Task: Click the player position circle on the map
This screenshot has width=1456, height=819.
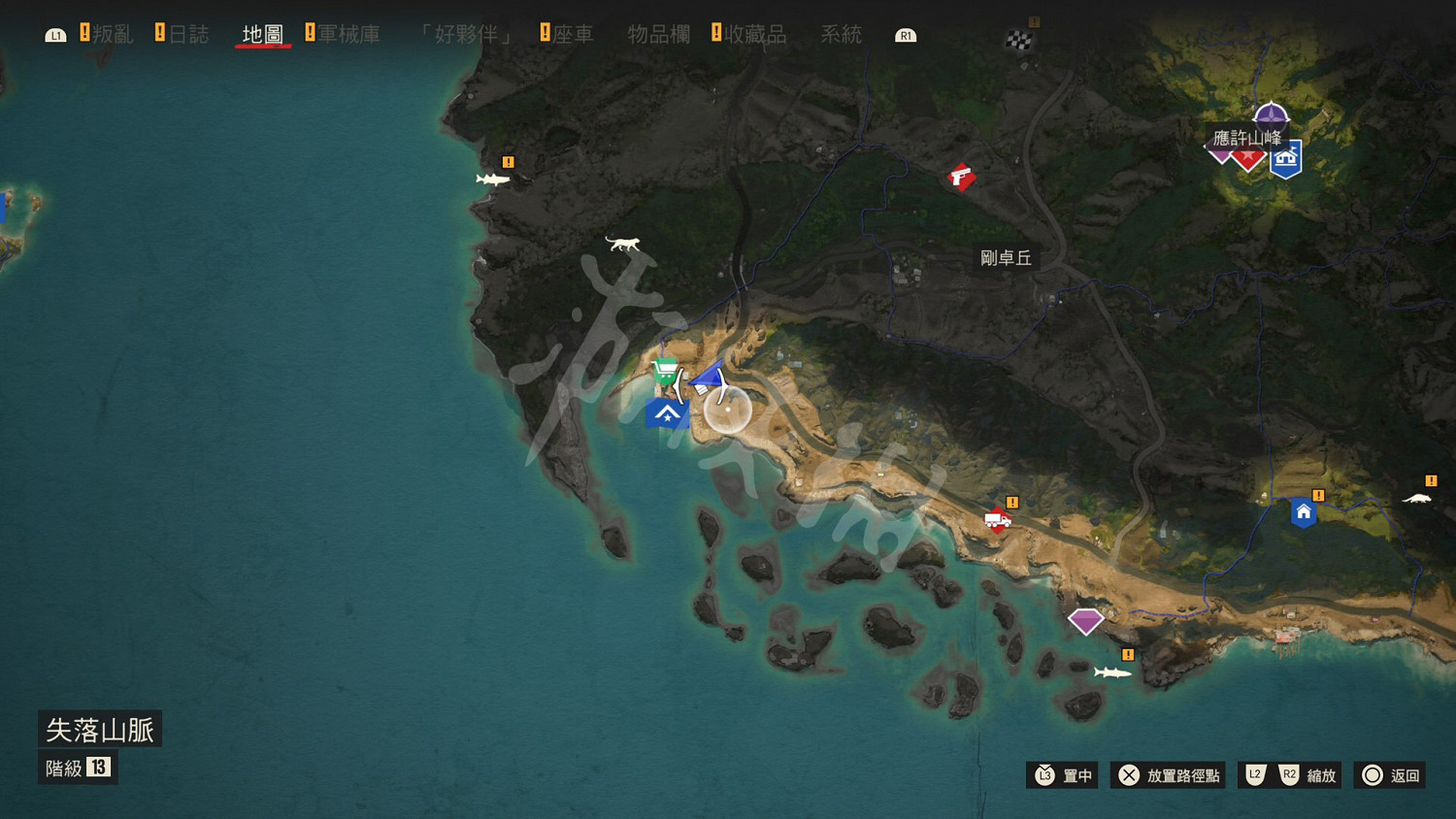Action: 728,410
